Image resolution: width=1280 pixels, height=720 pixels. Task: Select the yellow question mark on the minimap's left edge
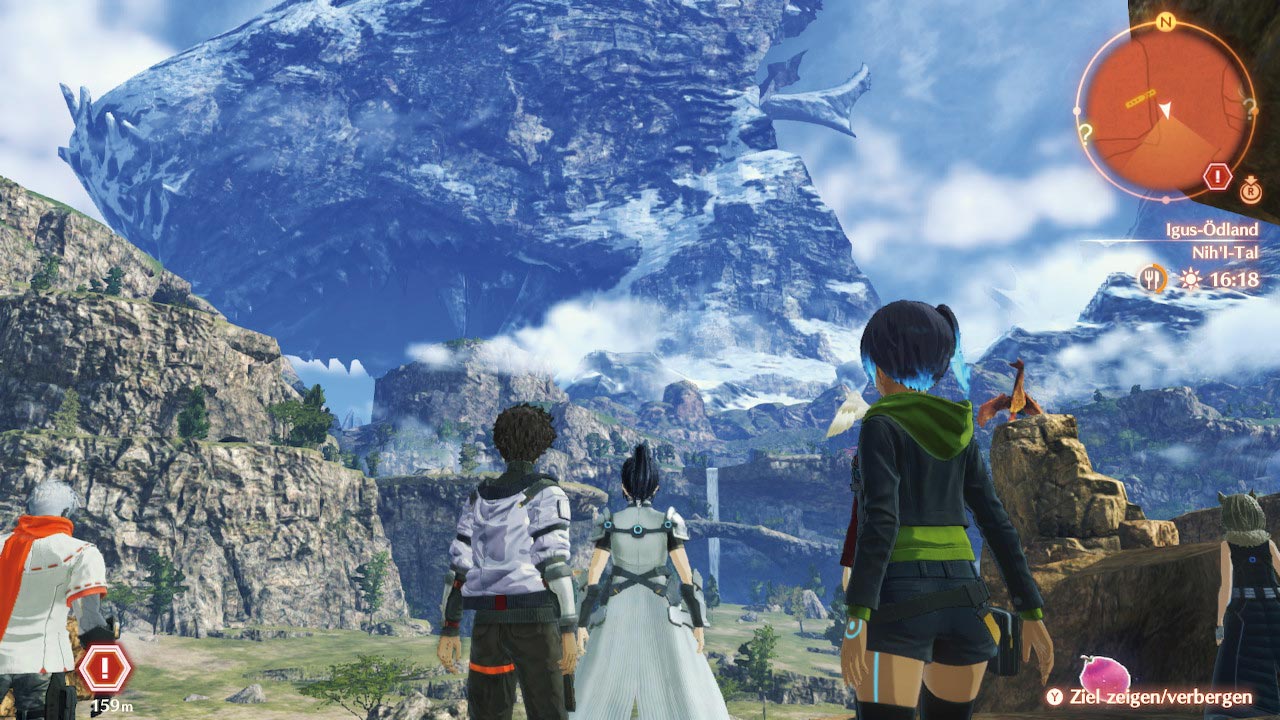(1084, 129)
